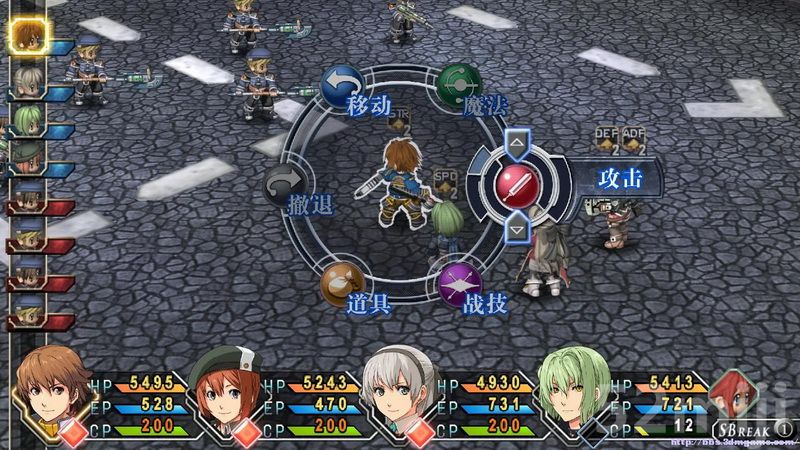Open the 战技 crafts menu
This screenshot has width=800, height=450.
(x=460, y=288)
